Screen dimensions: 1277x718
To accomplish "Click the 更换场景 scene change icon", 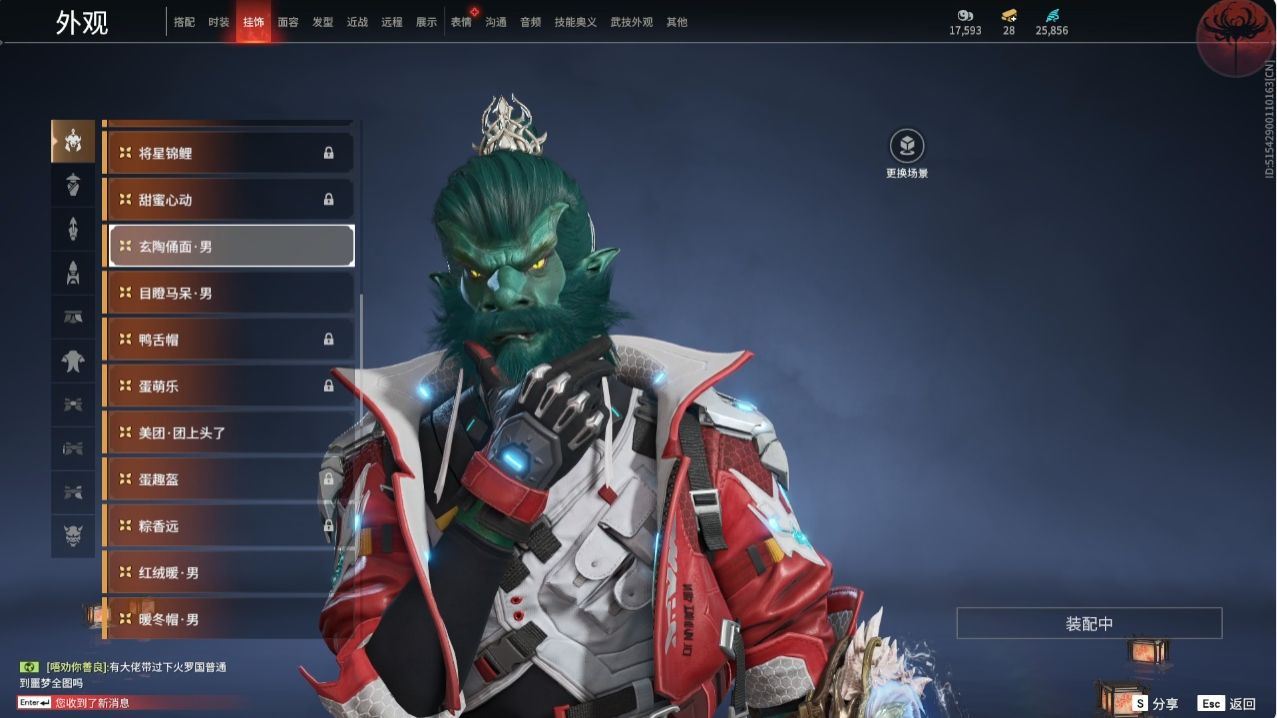I will [x=907, y=147].
